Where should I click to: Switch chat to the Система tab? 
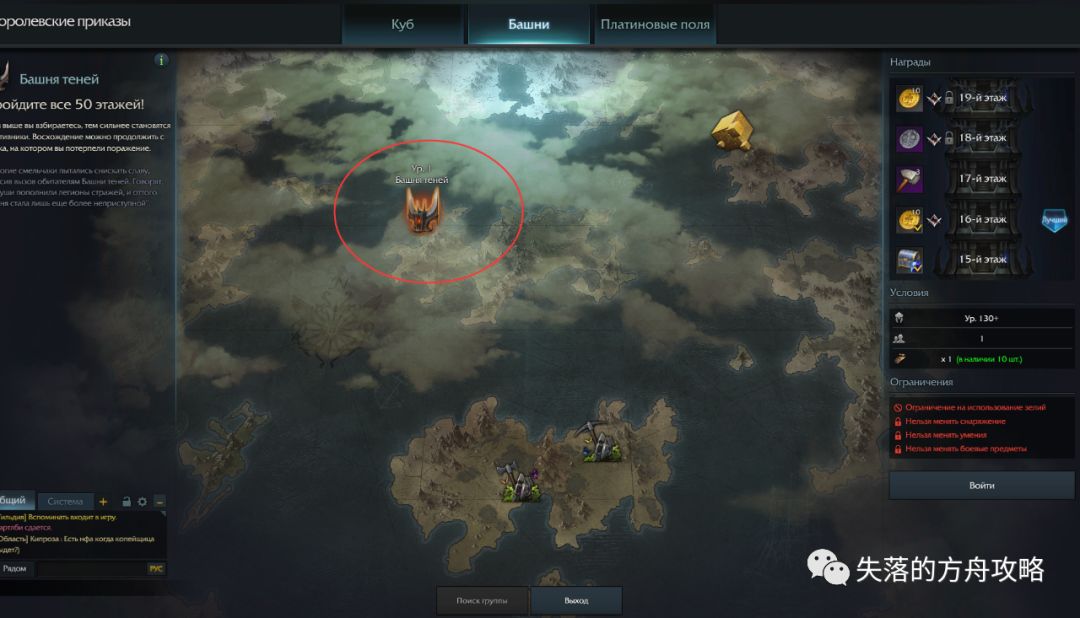click(x=65, y=501)
